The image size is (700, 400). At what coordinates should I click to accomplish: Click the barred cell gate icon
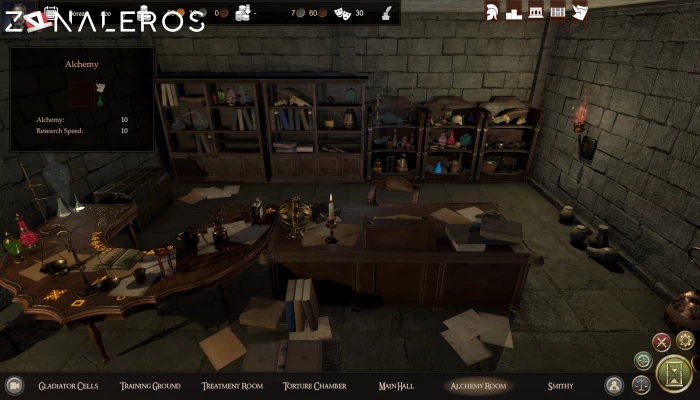(558, 12)
